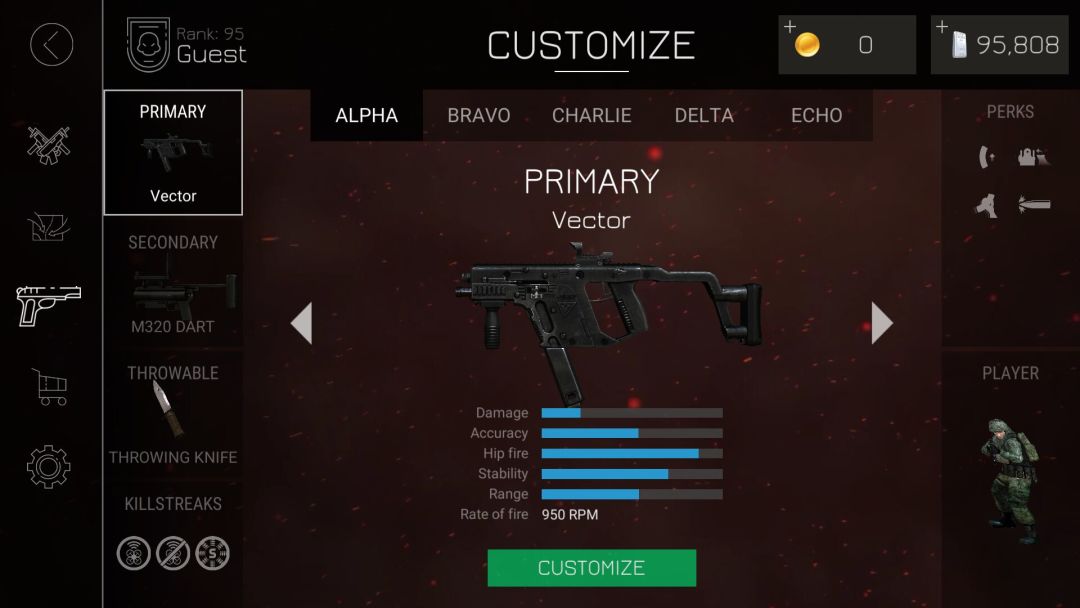1080x608 pixels.
Task: Click the green Customize button
Action: (x=591, y=568)
